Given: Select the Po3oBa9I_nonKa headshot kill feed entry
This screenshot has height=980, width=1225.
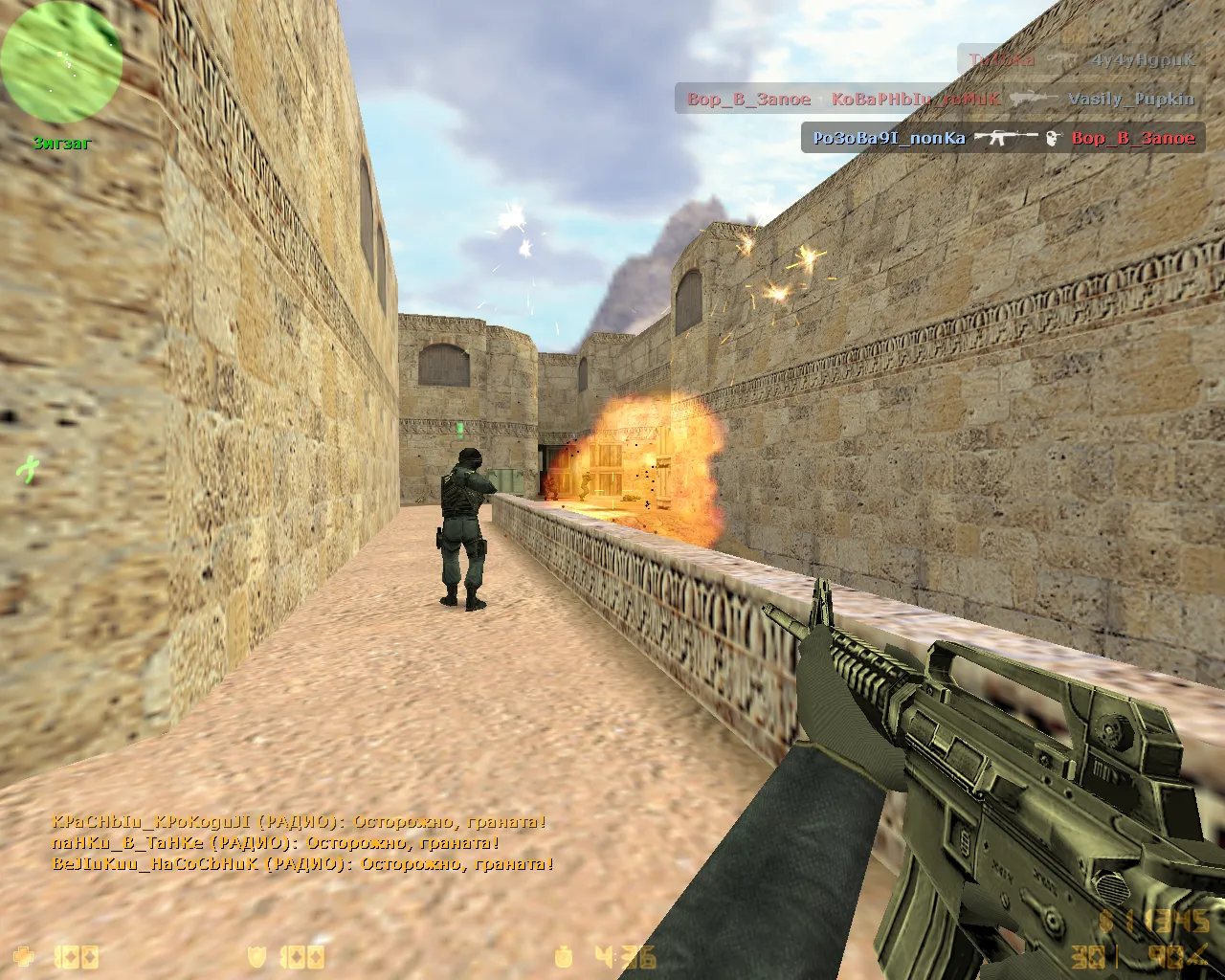Looking at the screenshot, I should tap(1003, 138).
